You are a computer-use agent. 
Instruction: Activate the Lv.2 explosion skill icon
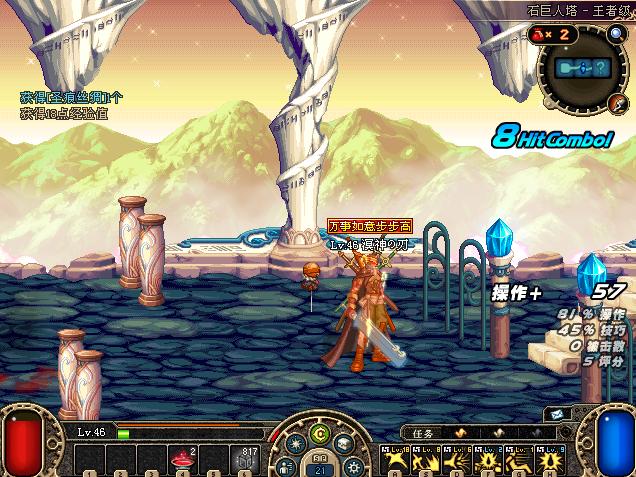click(x=489, y=460)
